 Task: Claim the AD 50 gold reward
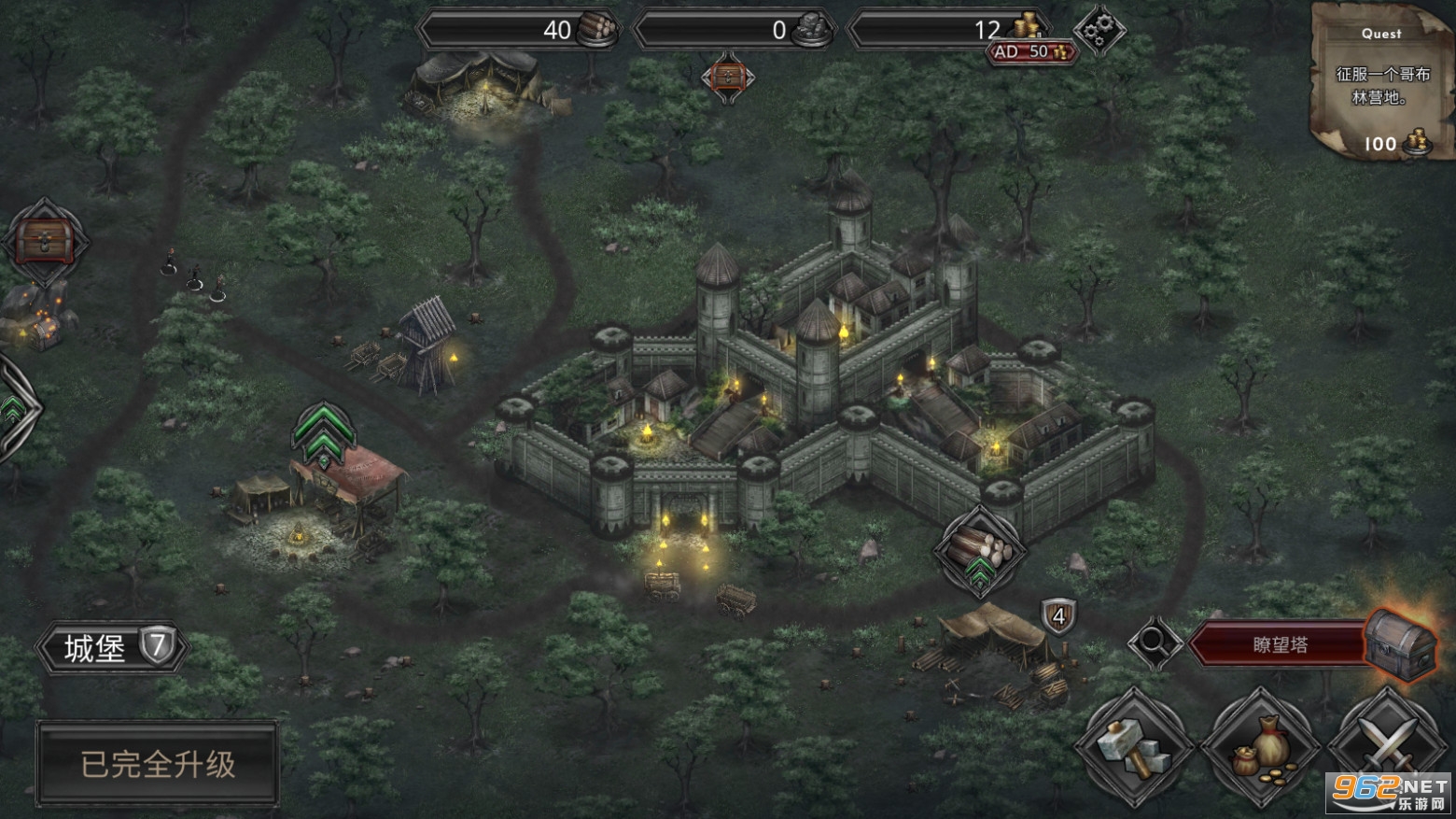[x=1031, y=52]
